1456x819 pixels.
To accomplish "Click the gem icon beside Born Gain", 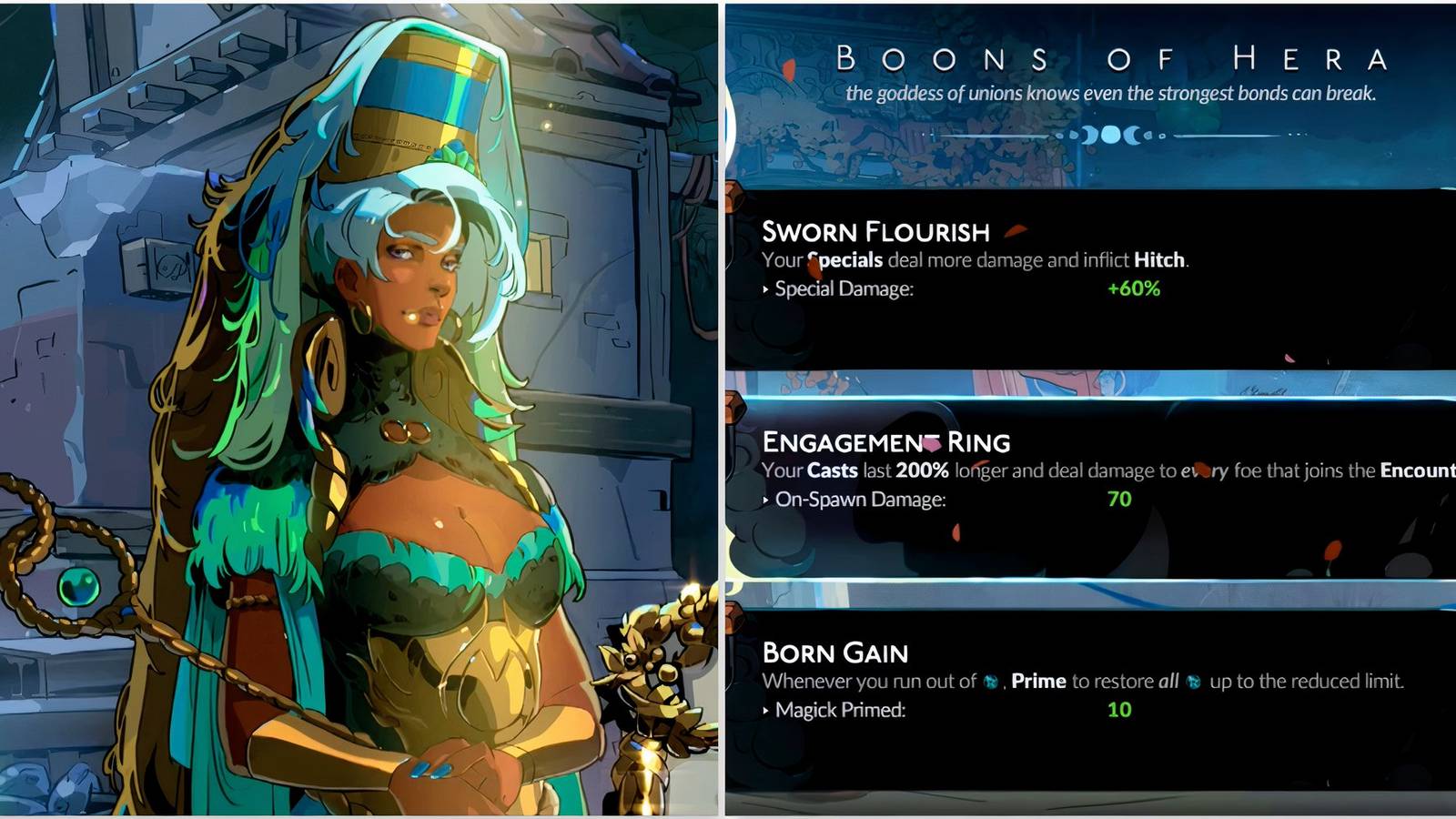I will (733, 617).
